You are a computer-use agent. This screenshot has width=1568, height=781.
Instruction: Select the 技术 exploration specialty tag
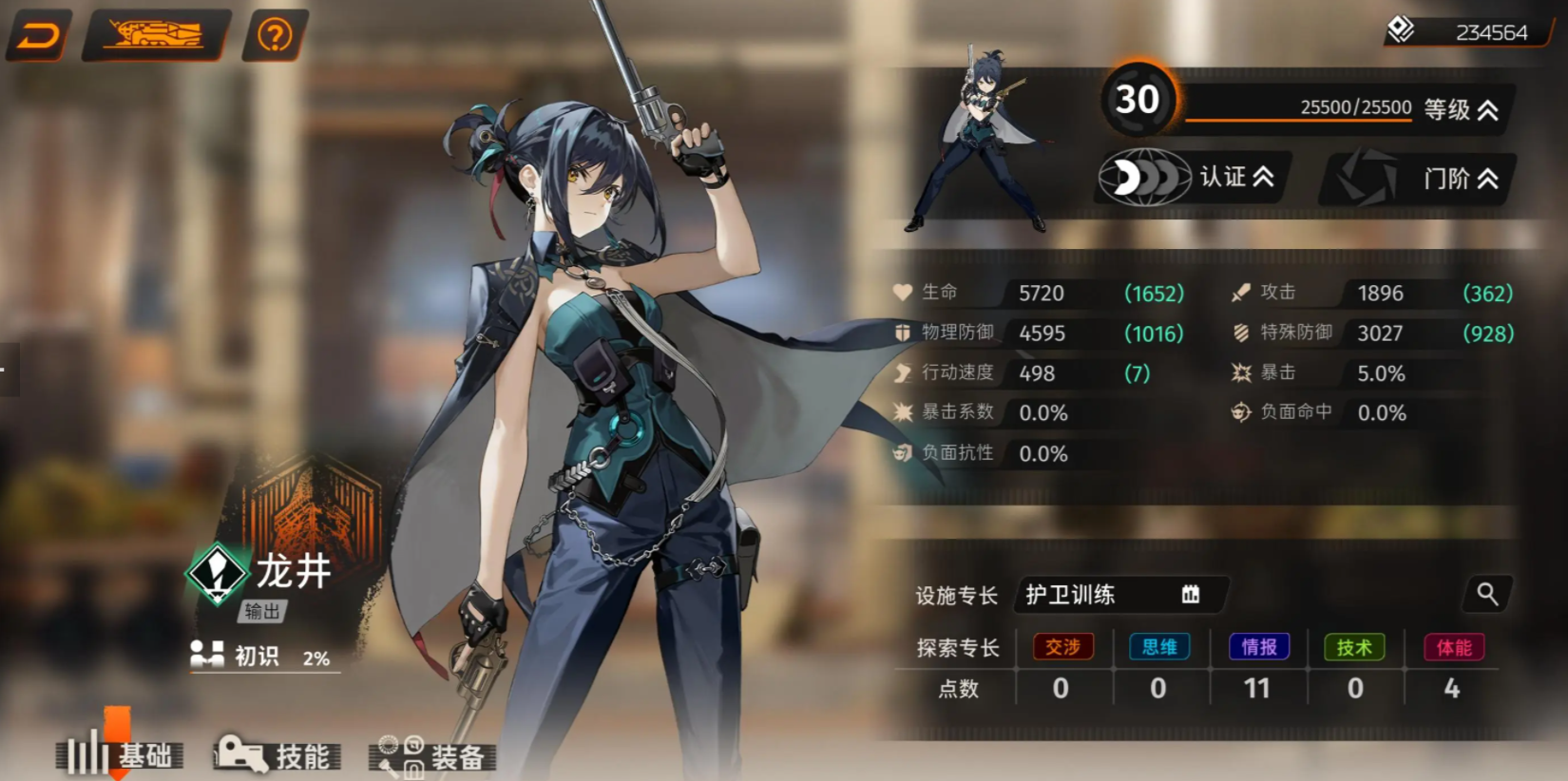(x=1354, y=647)
